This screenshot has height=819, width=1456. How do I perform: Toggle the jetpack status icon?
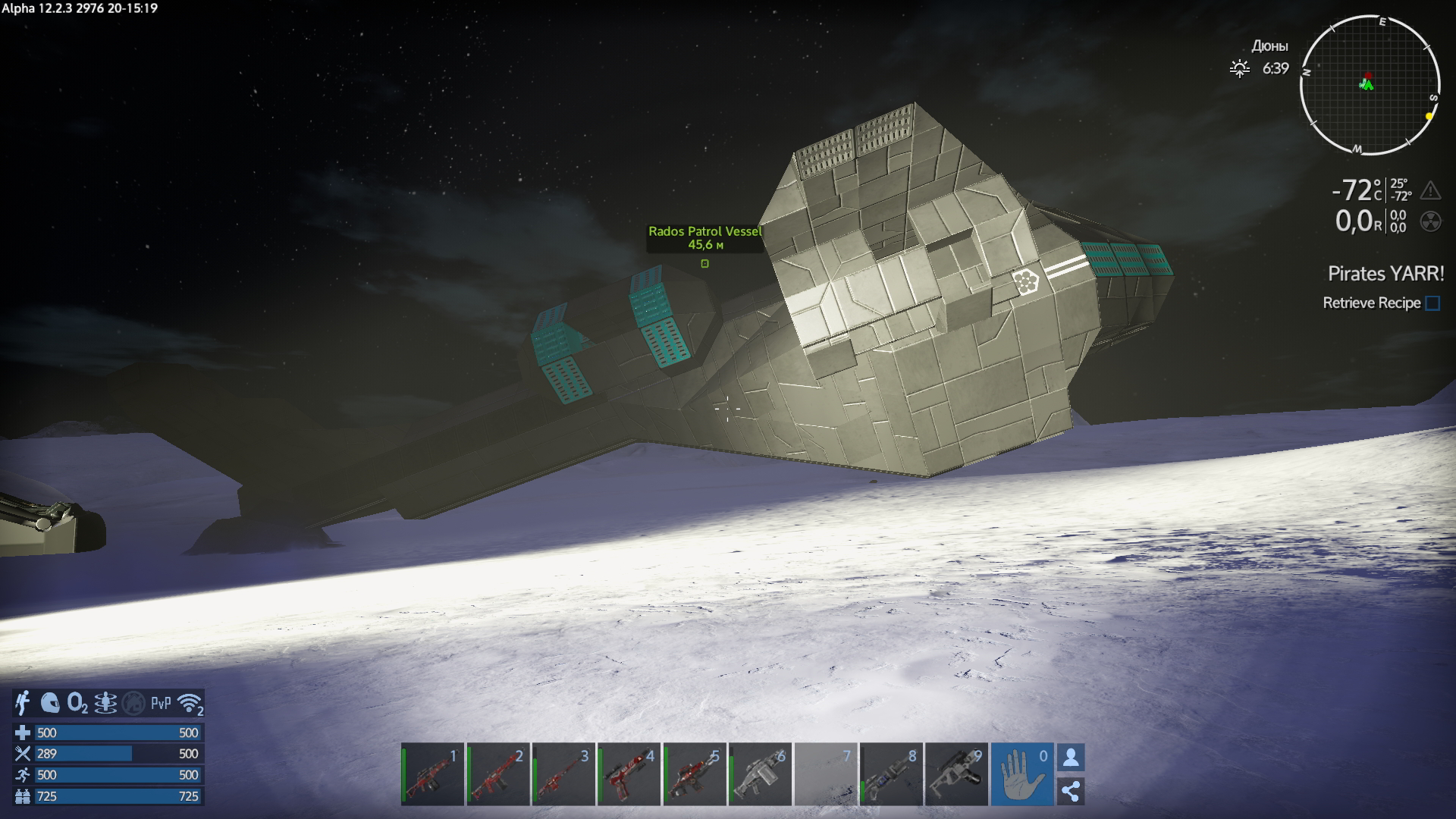[23, 703]
